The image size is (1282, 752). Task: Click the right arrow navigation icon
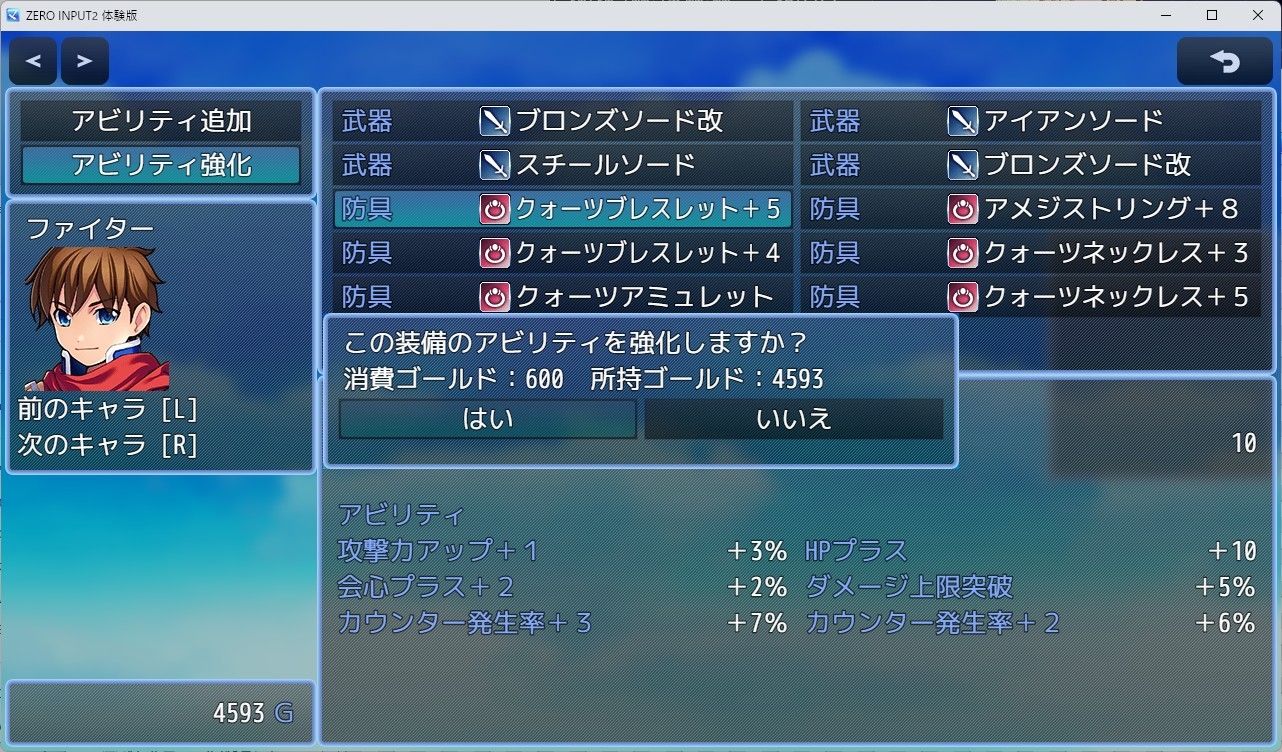tap(84, 60)
